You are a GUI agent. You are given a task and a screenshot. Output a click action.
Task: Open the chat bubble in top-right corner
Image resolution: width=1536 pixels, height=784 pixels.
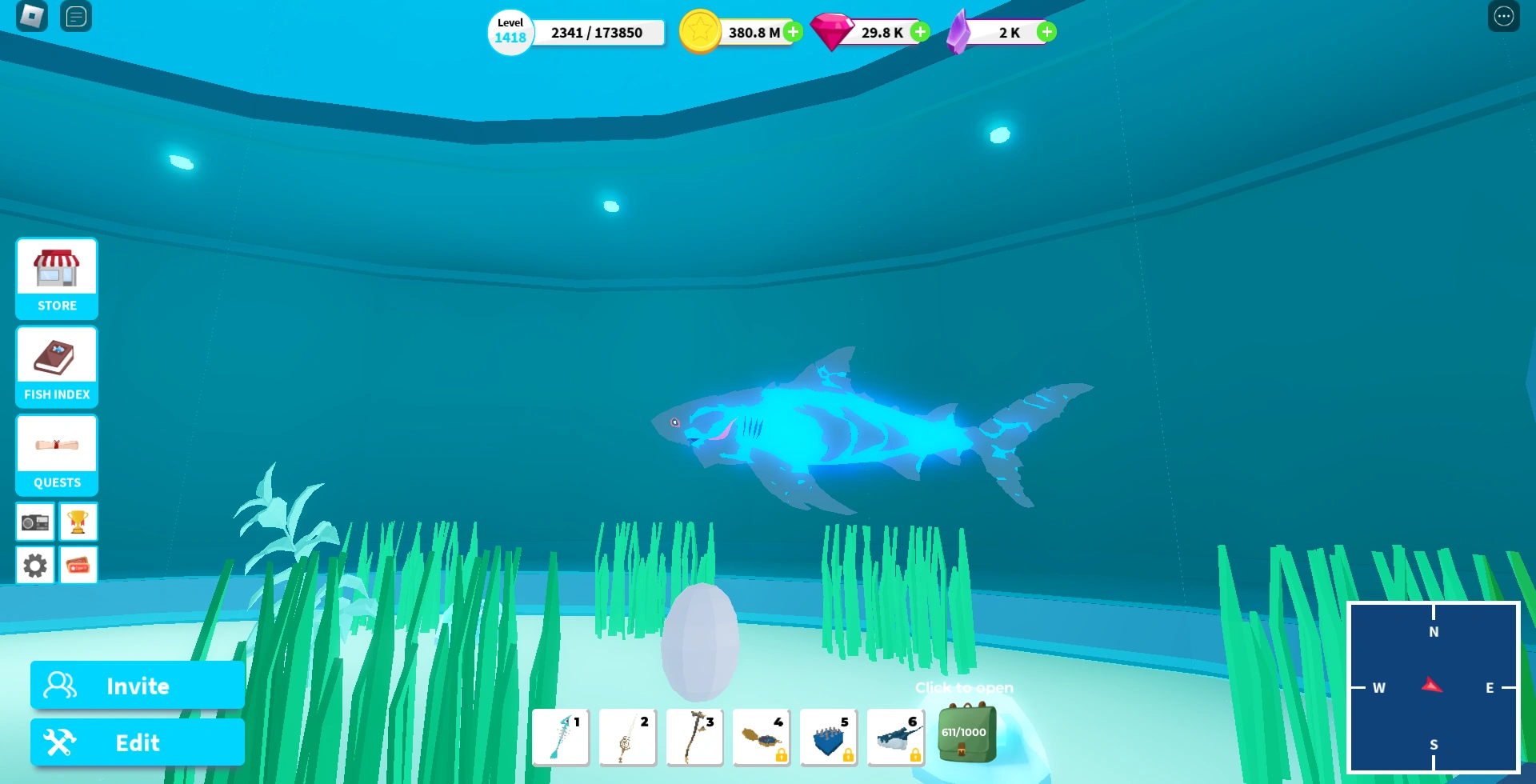1502,16
